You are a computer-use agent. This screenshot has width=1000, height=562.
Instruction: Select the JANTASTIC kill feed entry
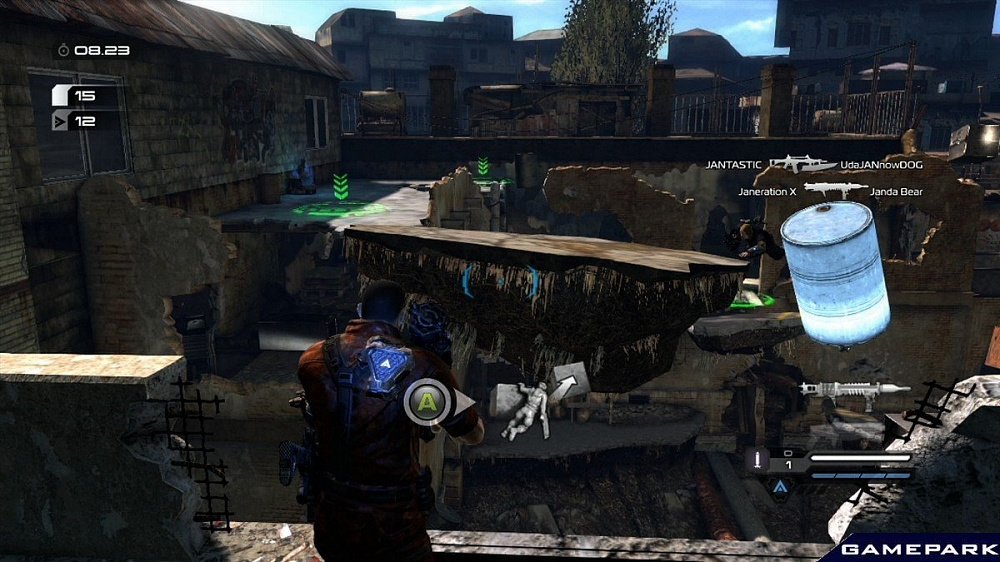733,164
